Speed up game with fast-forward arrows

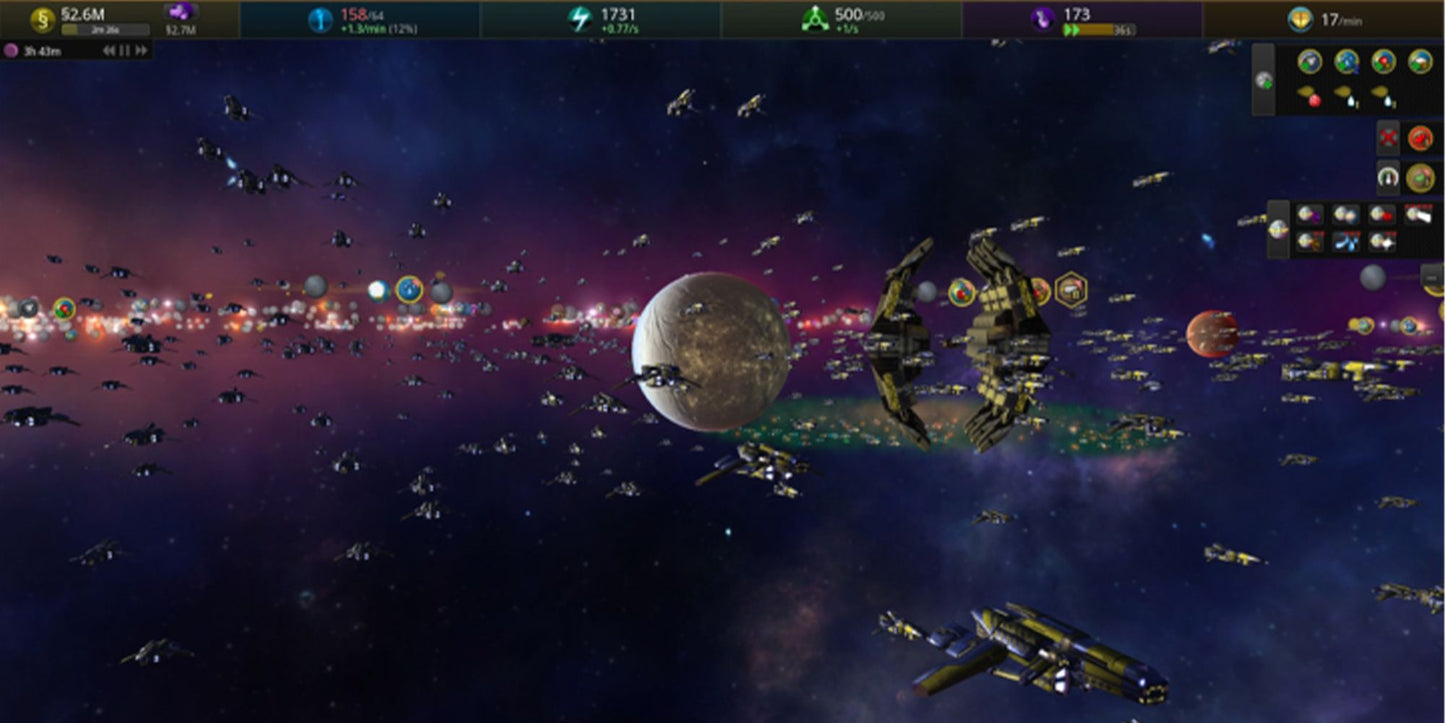pyautogui.click(x=141, y=51)
